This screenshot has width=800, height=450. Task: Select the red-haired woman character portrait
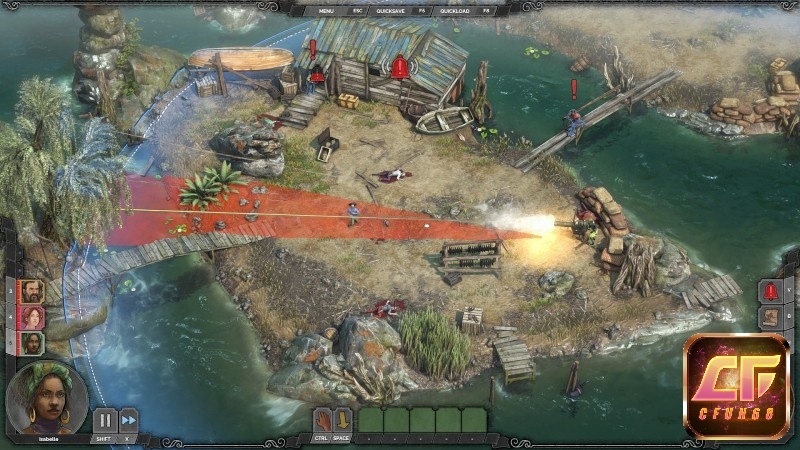[32, 318]
